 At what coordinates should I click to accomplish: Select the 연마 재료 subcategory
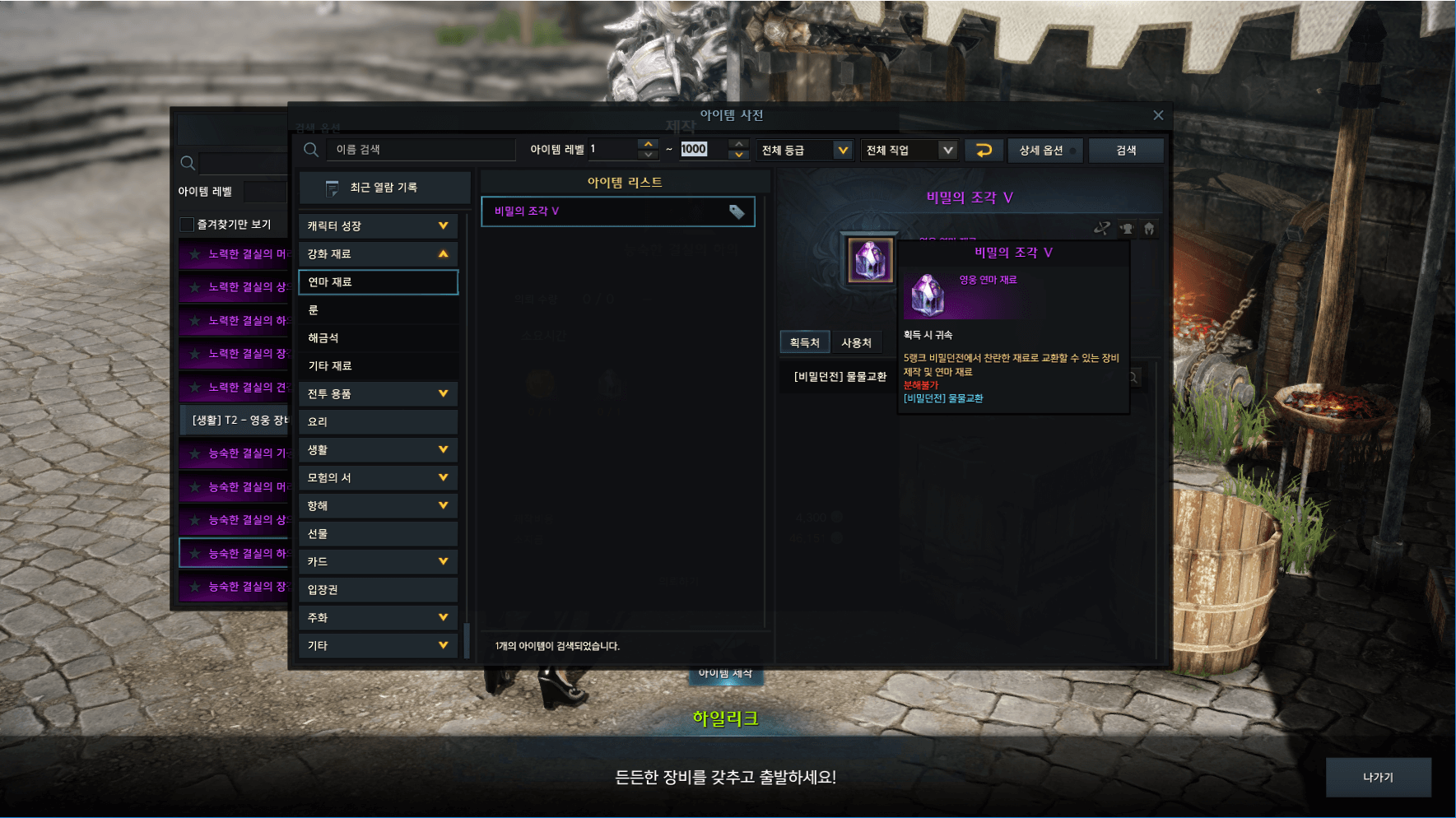[378, 282]
